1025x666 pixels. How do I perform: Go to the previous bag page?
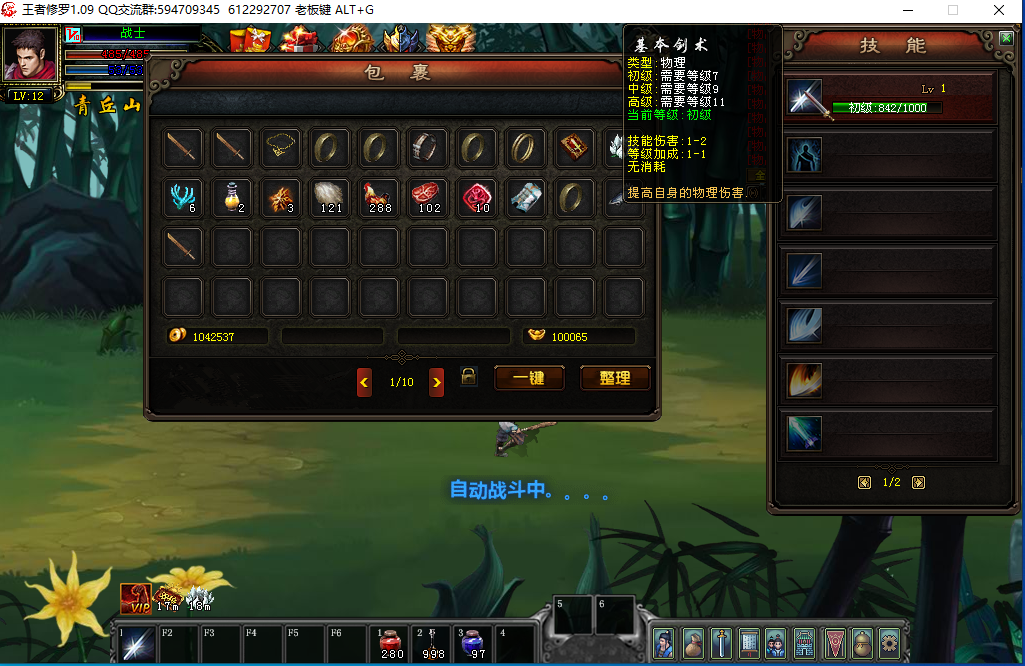tap(365, 382)
